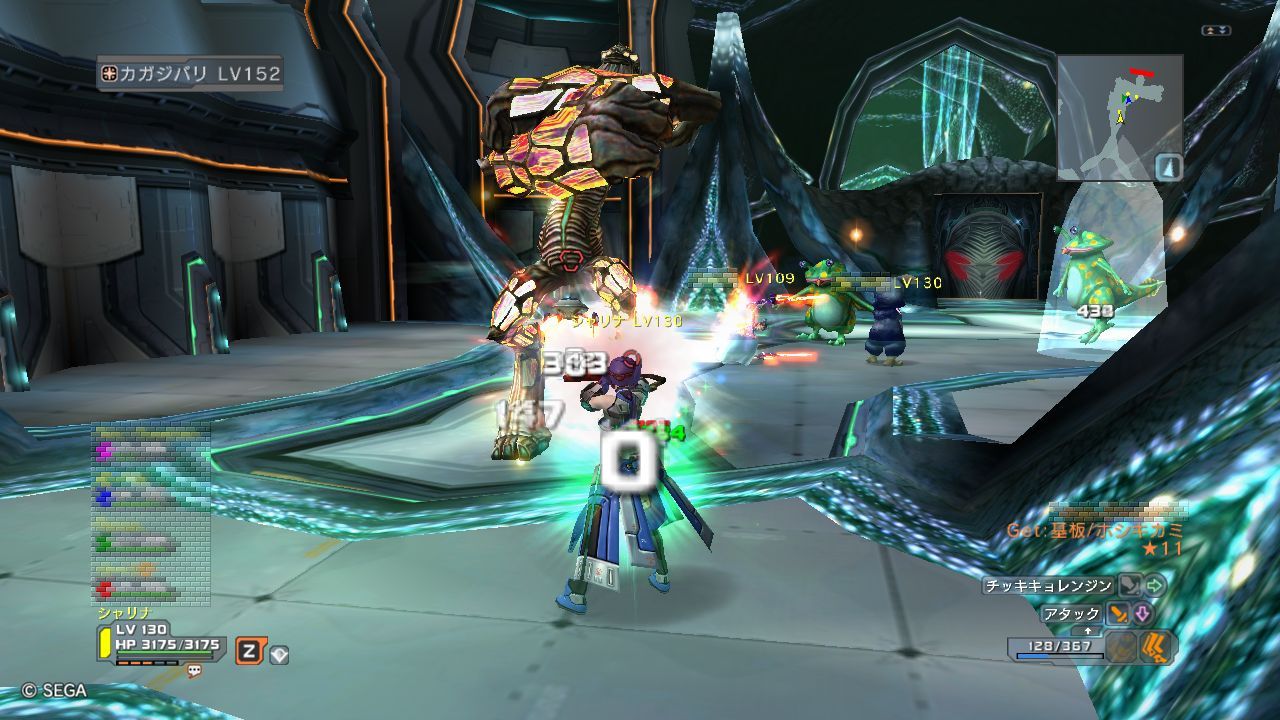Select party member with red marker
This screenshot has width=1280, height=720.
[x=150, y=588]
